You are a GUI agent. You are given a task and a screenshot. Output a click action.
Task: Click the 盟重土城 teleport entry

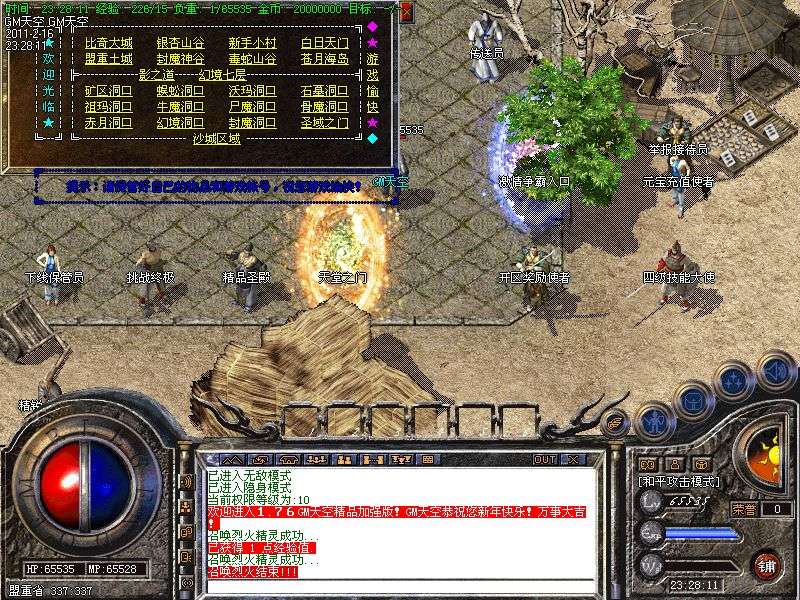point(108,59)
